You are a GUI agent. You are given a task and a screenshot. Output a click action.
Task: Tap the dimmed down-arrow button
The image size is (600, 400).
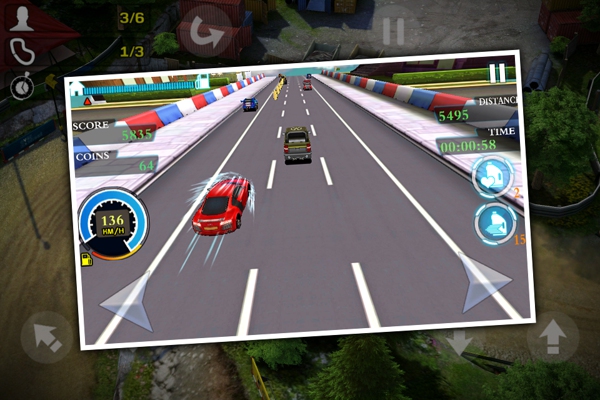459,343
